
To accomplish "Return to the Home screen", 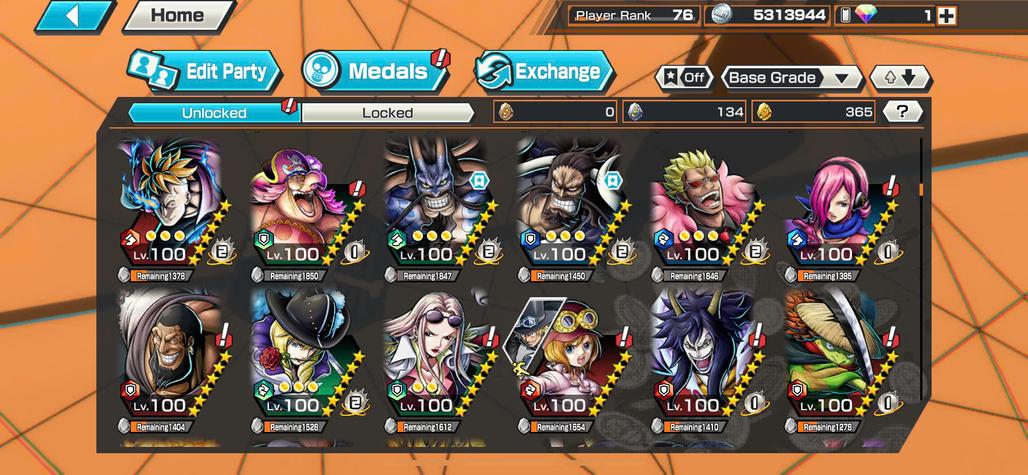I will (177, 16).
